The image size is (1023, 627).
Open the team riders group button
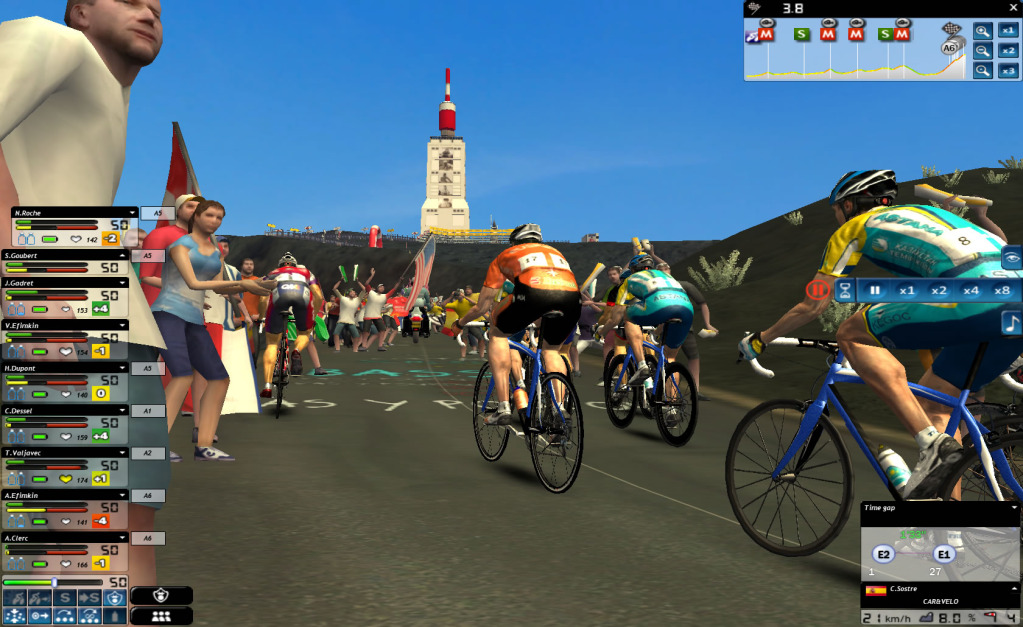coord(160,616)
